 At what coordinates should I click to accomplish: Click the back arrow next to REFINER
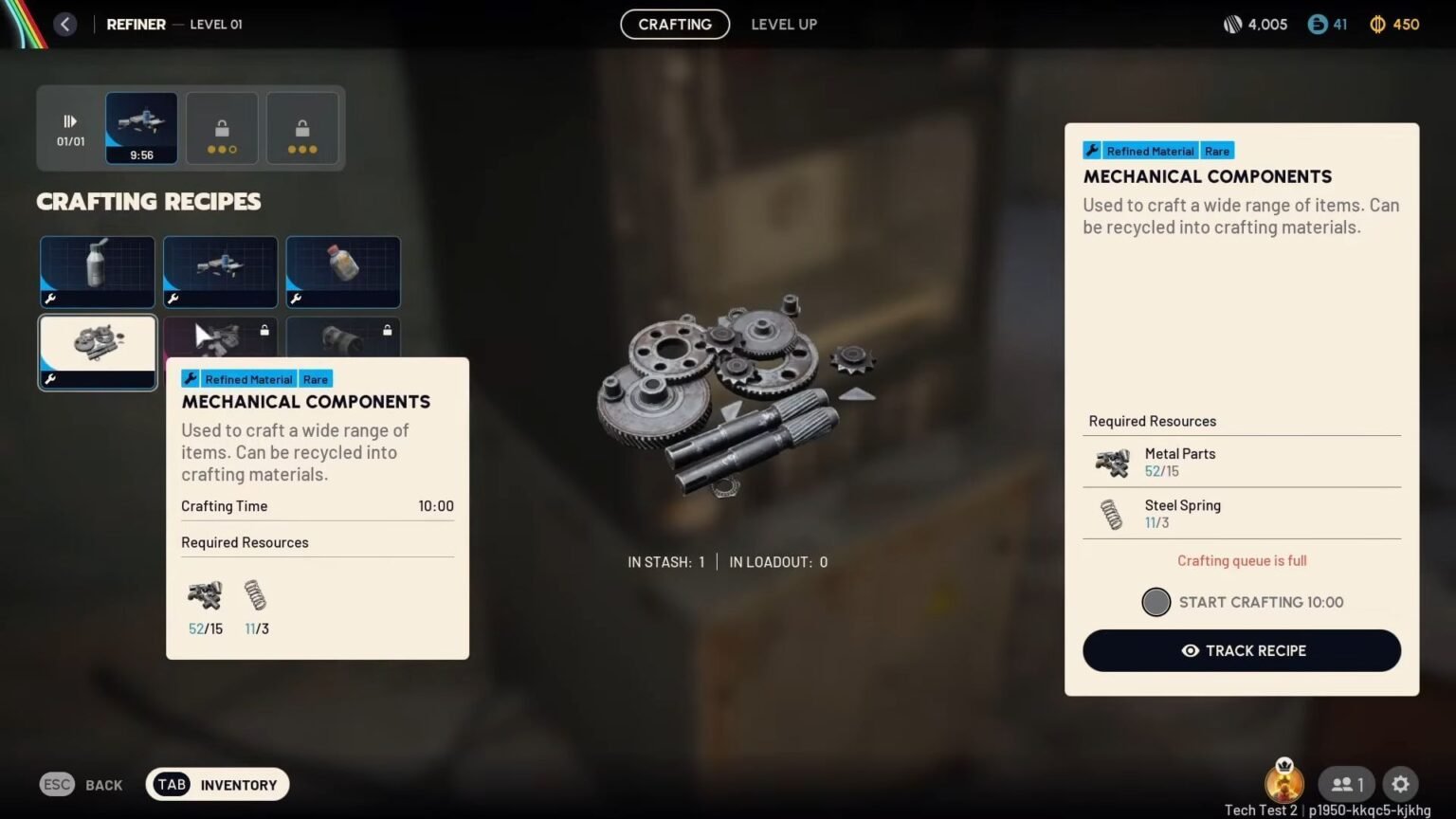pyautogui.click(x=64, y=24)
